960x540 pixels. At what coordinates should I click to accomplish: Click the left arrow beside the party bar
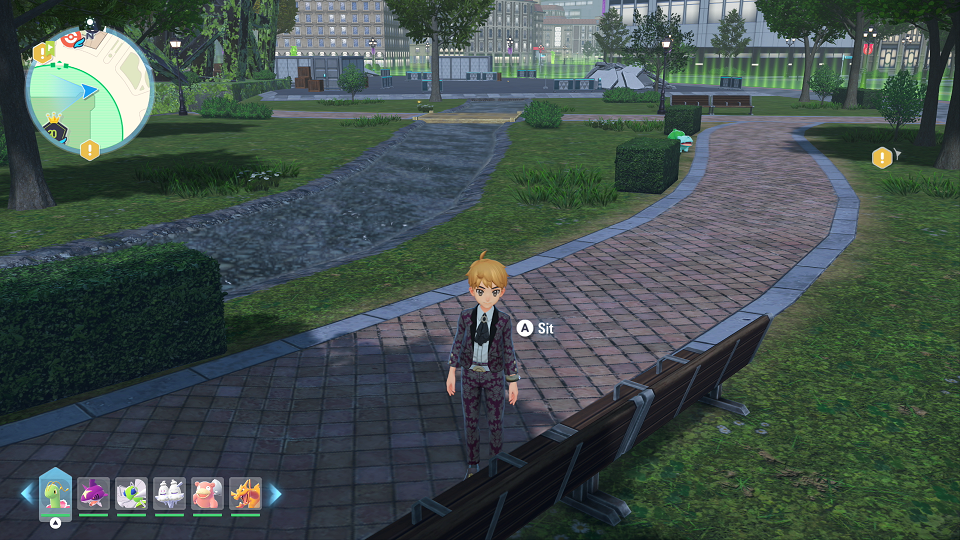27,494
